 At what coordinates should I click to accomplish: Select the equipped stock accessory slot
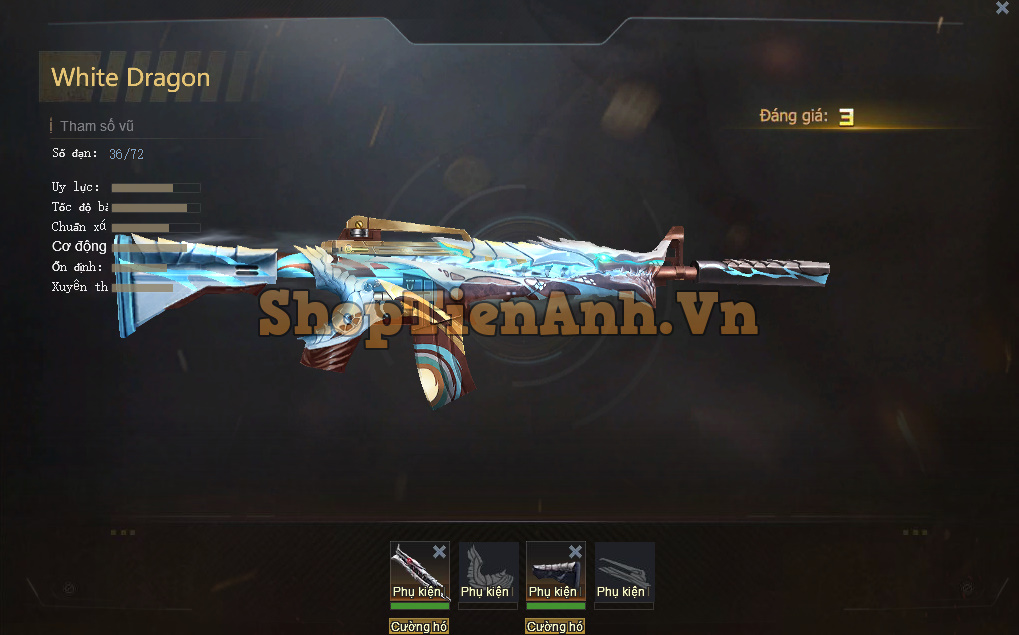555,572
